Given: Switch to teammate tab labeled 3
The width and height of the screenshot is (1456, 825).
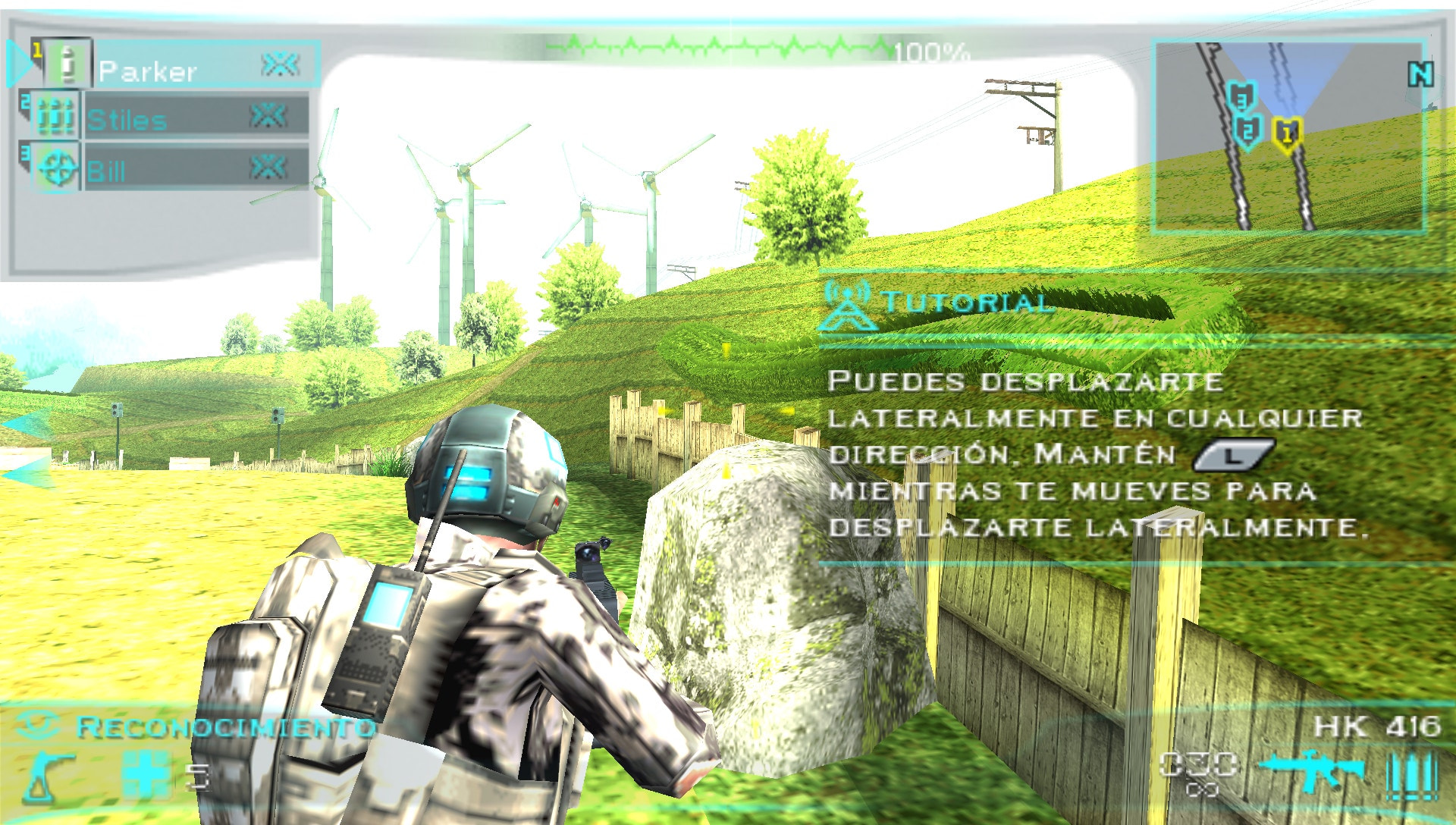Looking at the screenshot, I should pyautogui.click(x=27, y=149).
